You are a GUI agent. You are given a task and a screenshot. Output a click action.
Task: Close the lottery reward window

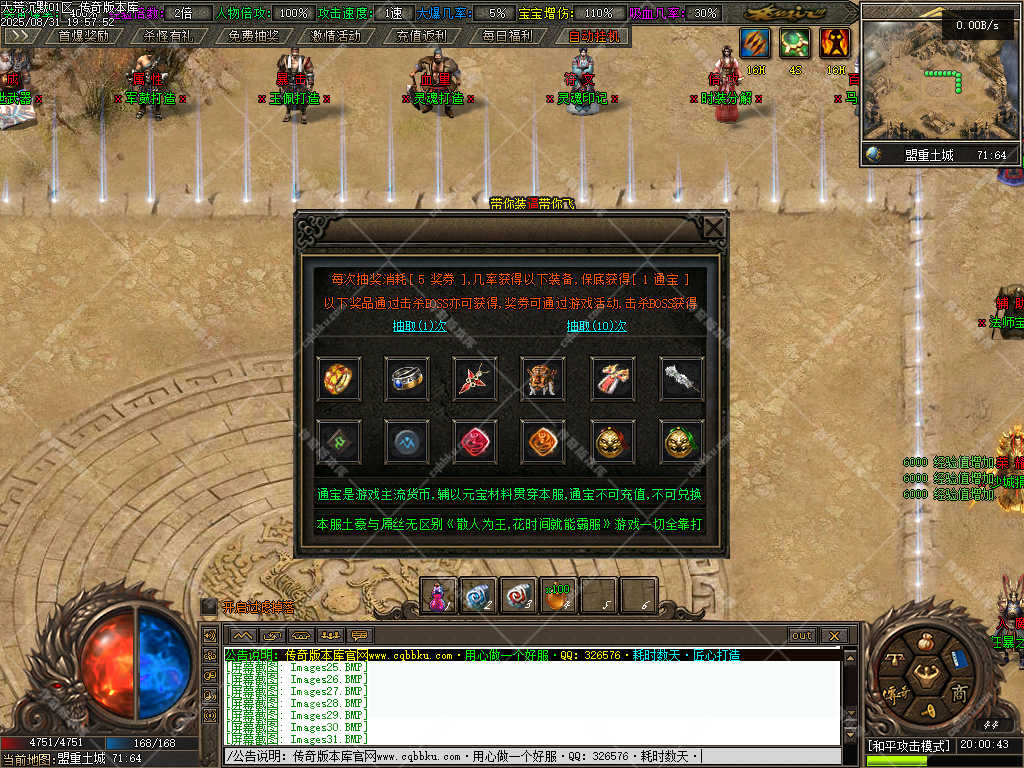click(x=713, y=228)
